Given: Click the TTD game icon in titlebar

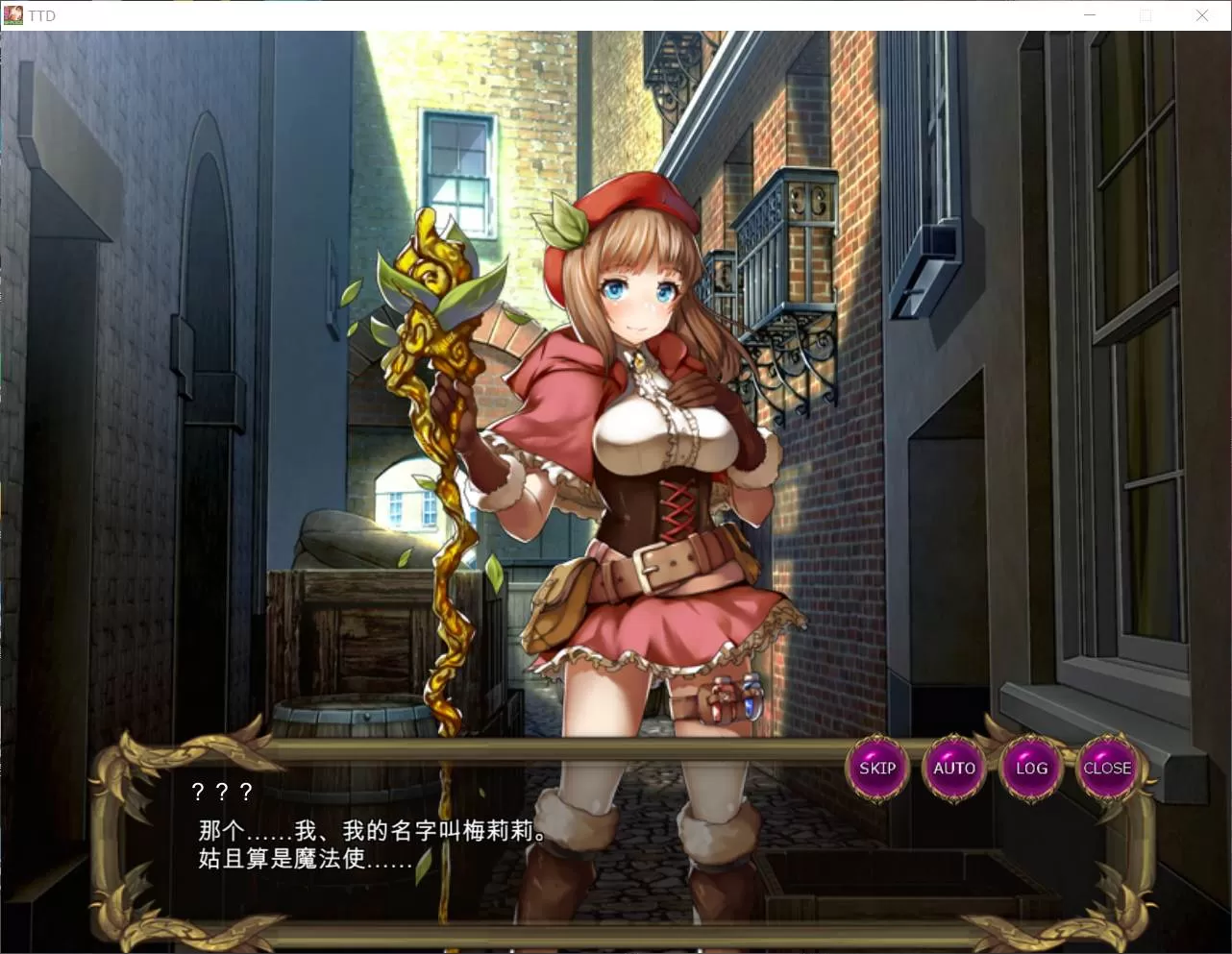Looking at the screenshot, I should pos(13,14).
